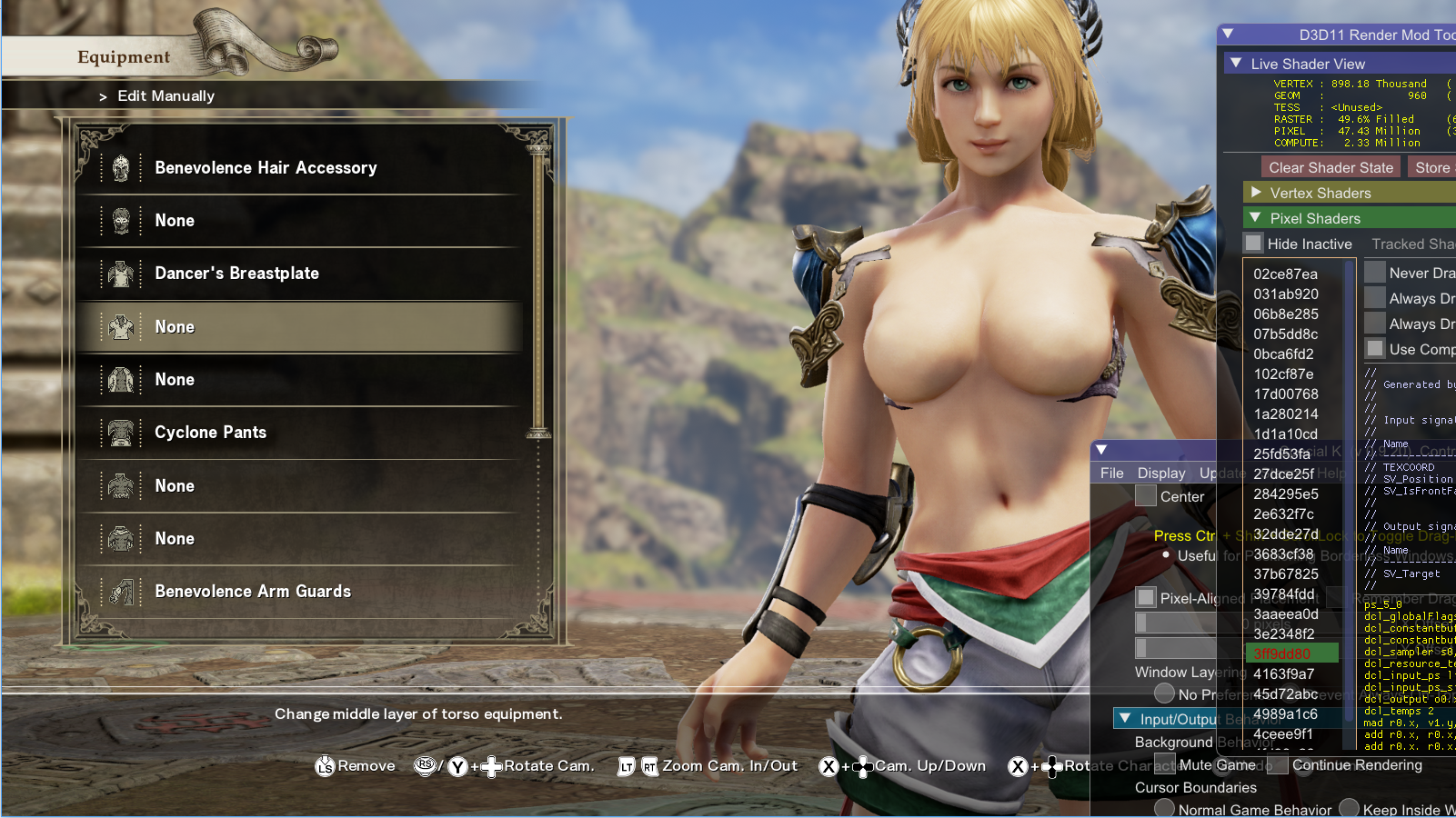Click the X button icon near Cam. Up/Down hint

(x=828, y=766)
